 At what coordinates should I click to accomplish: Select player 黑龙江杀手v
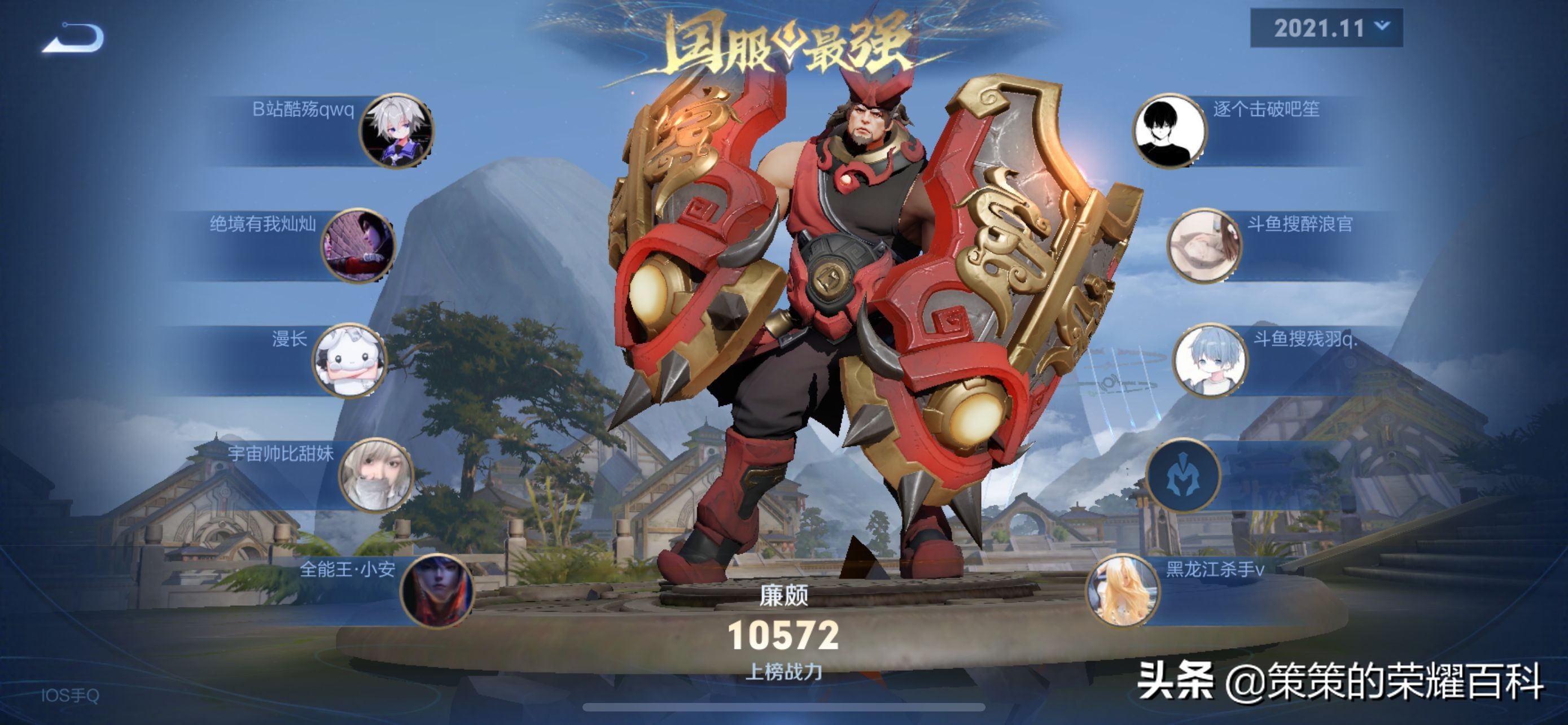(1123, 591)
